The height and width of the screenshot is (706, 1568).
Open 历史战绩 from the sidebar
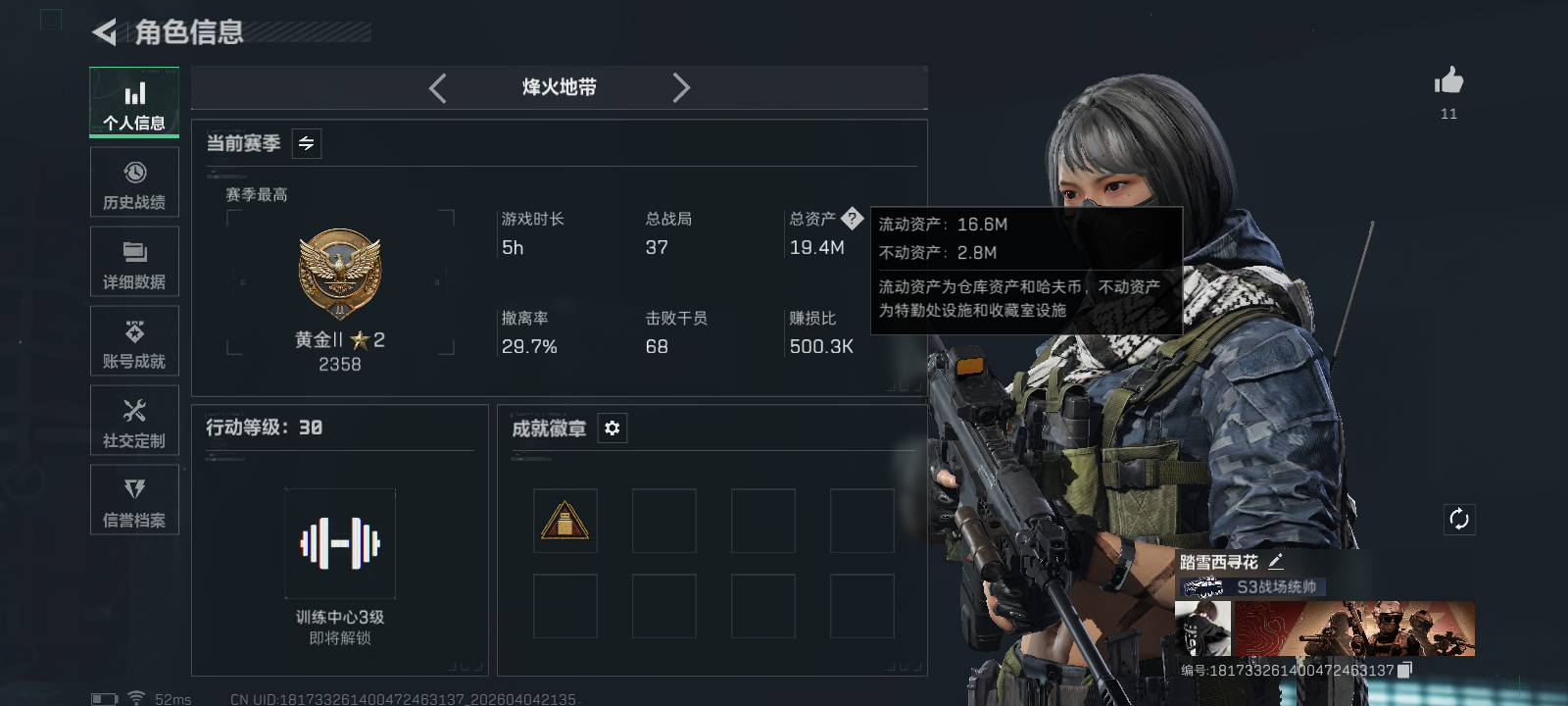(134, 182)
